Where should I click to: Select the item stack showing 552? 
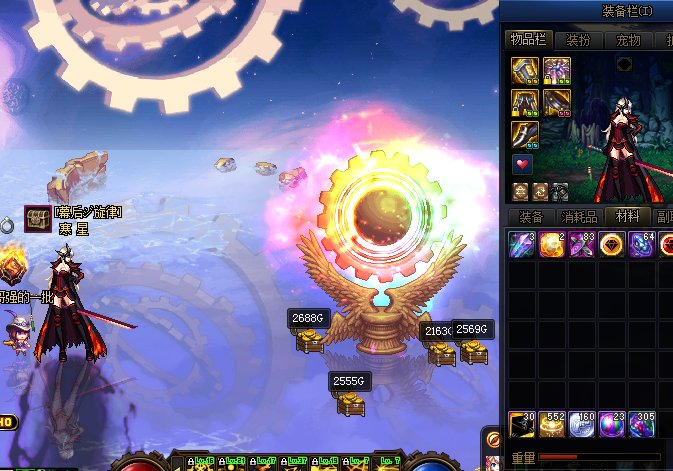pos(552,425)
